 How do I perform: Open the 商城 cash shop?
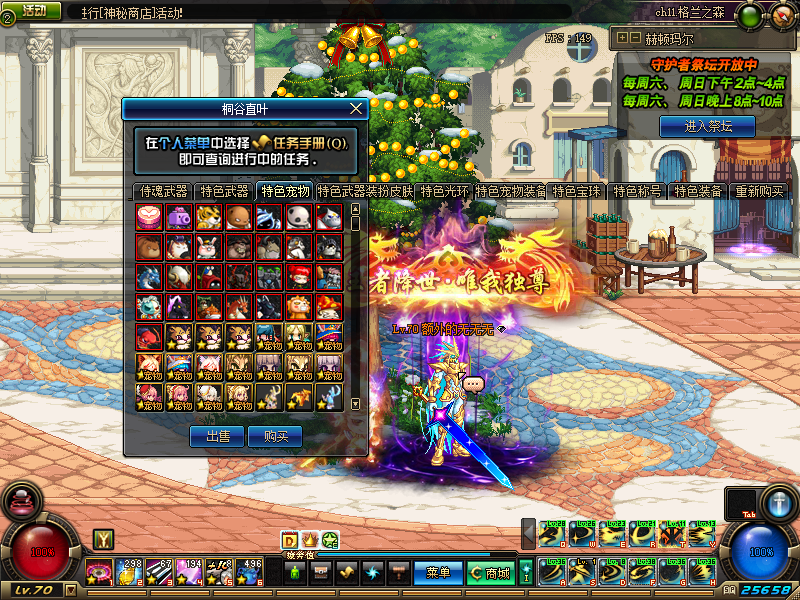tap(491, 573)
